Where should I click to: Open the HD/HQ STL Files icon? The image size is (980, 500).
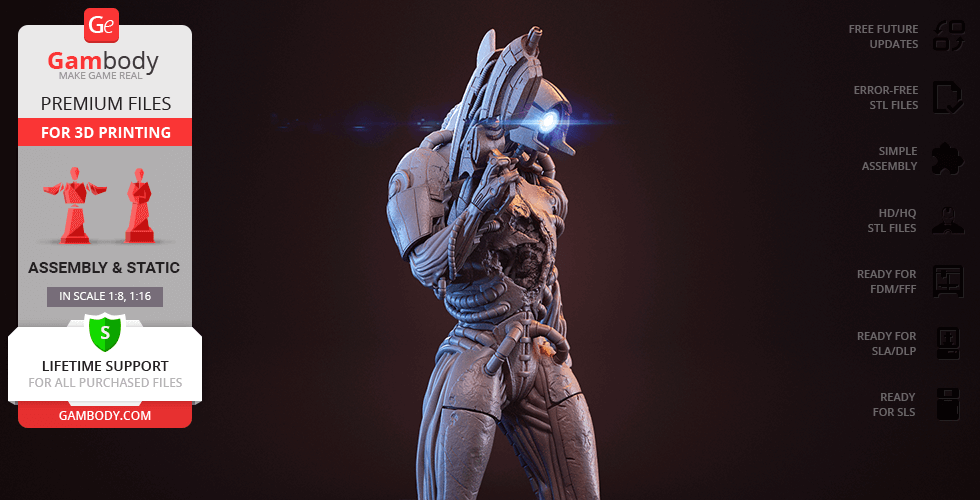click(x=948, y=220)
